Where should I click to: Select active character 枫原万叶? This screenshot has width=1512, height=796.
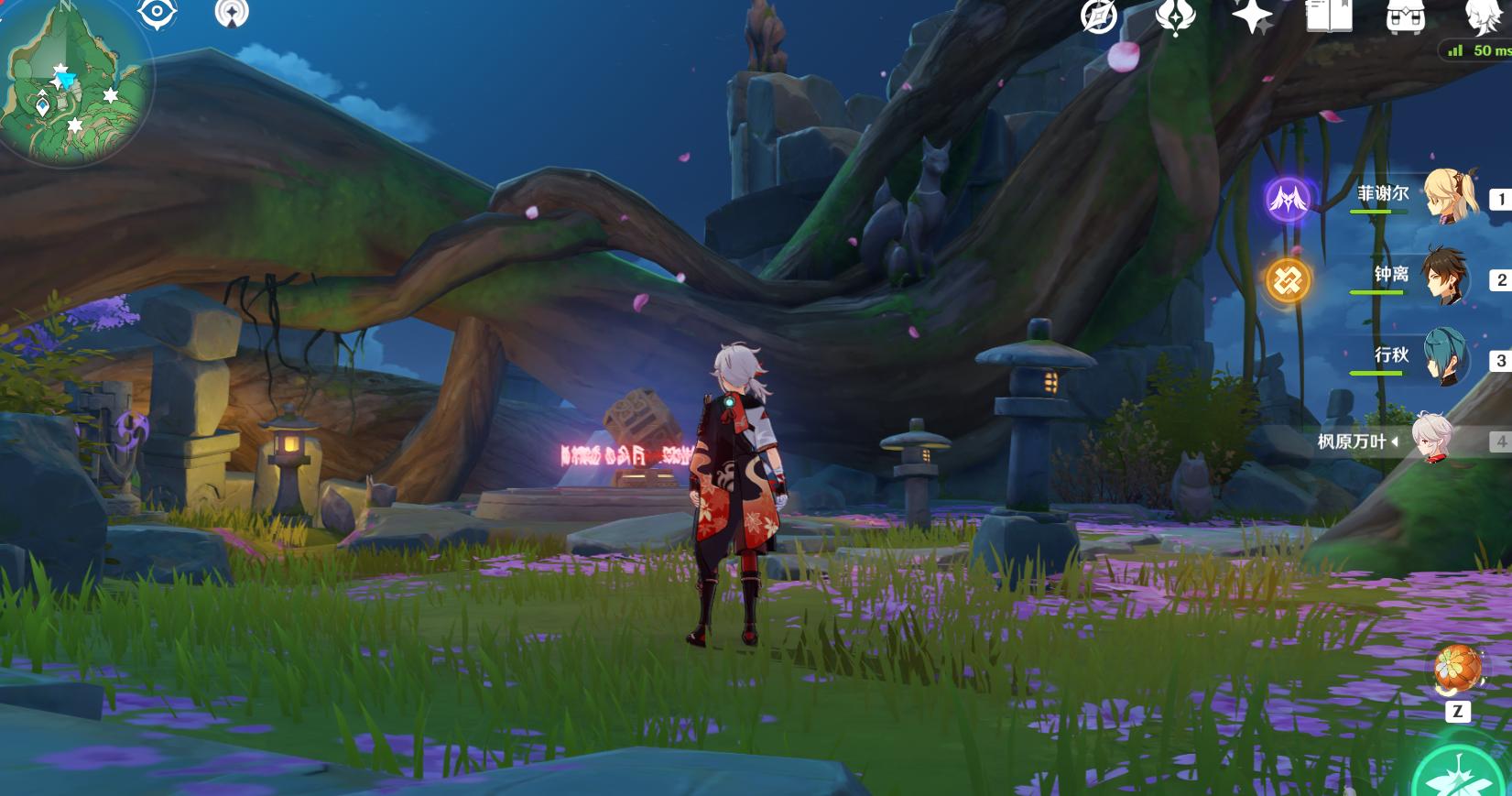pos(1431,440)
